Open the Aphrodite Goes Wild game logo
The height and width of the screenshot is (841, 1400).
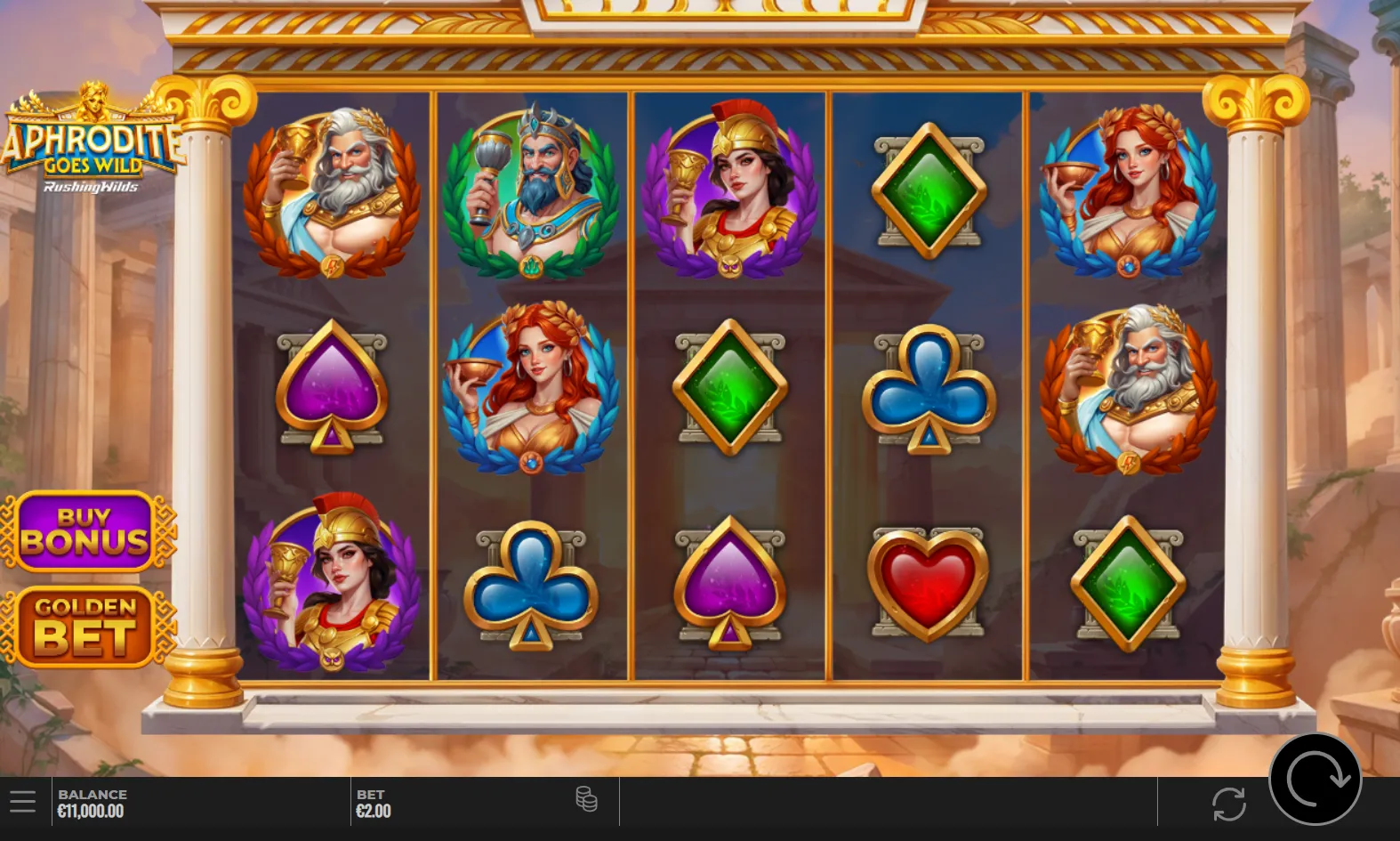click(x=89, y=142)
